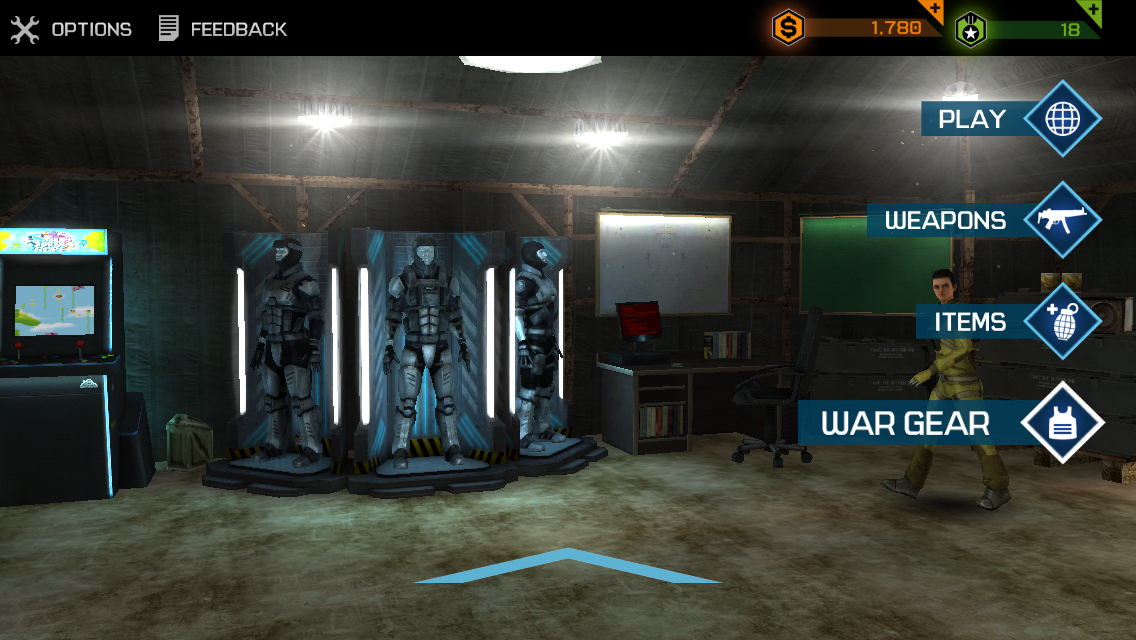Image resolution: width=1136 pixels, height=640 pixels.
Task: Browse the Items menu
Action: click(1008, 322)
